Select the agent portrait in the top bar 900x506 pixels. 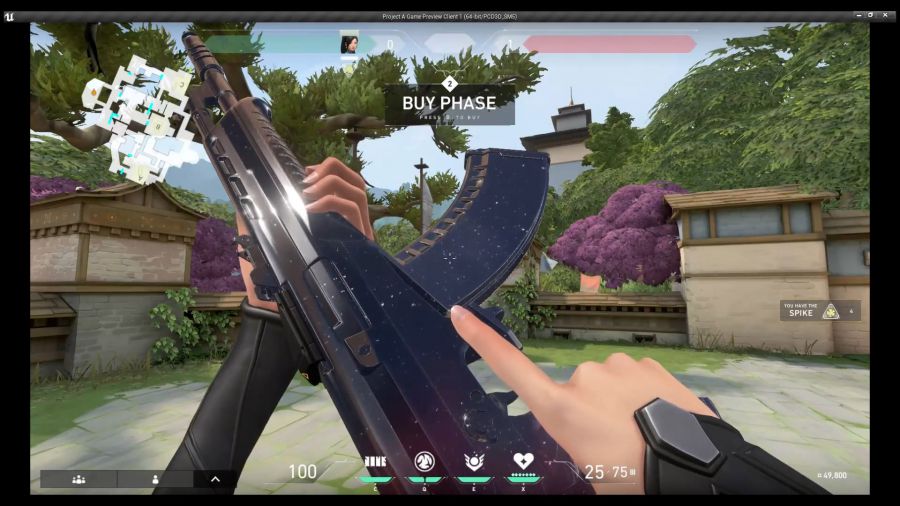[x=350, y=44]
